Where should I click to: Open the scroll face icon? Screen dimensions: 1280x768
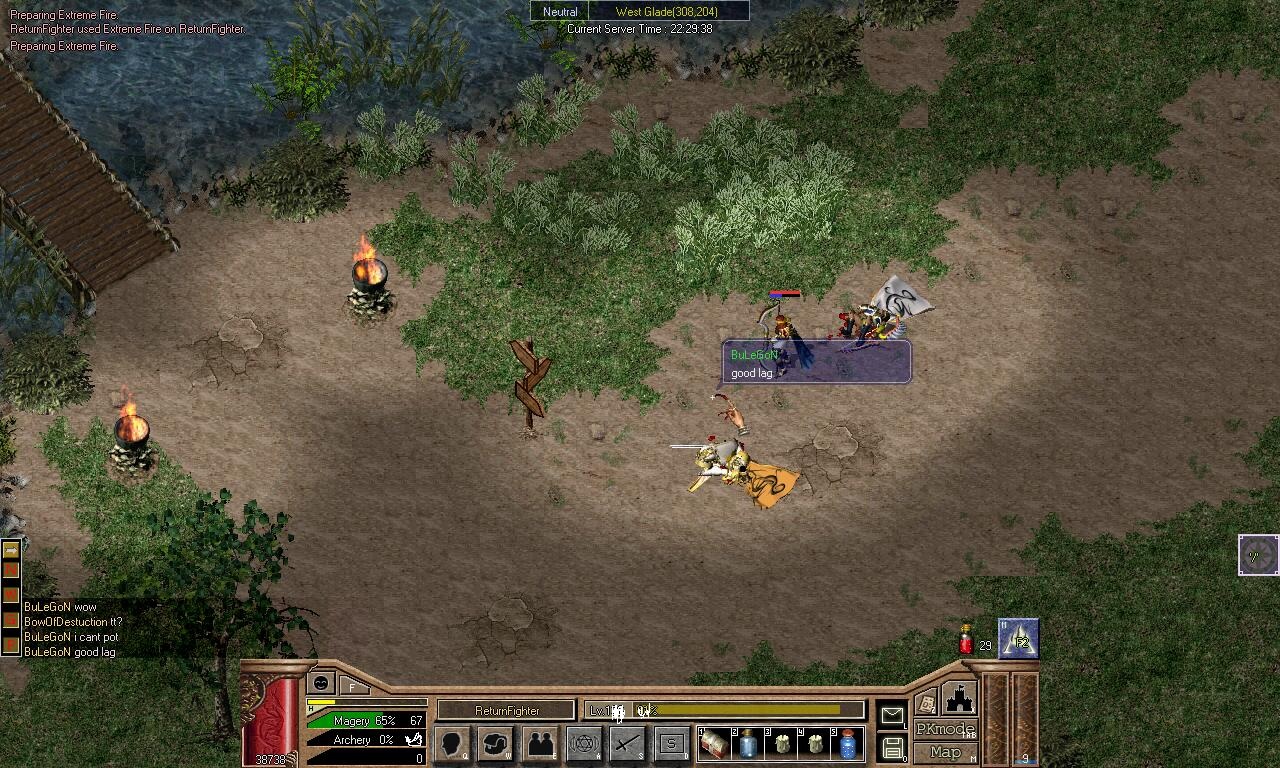click(926, 702)
